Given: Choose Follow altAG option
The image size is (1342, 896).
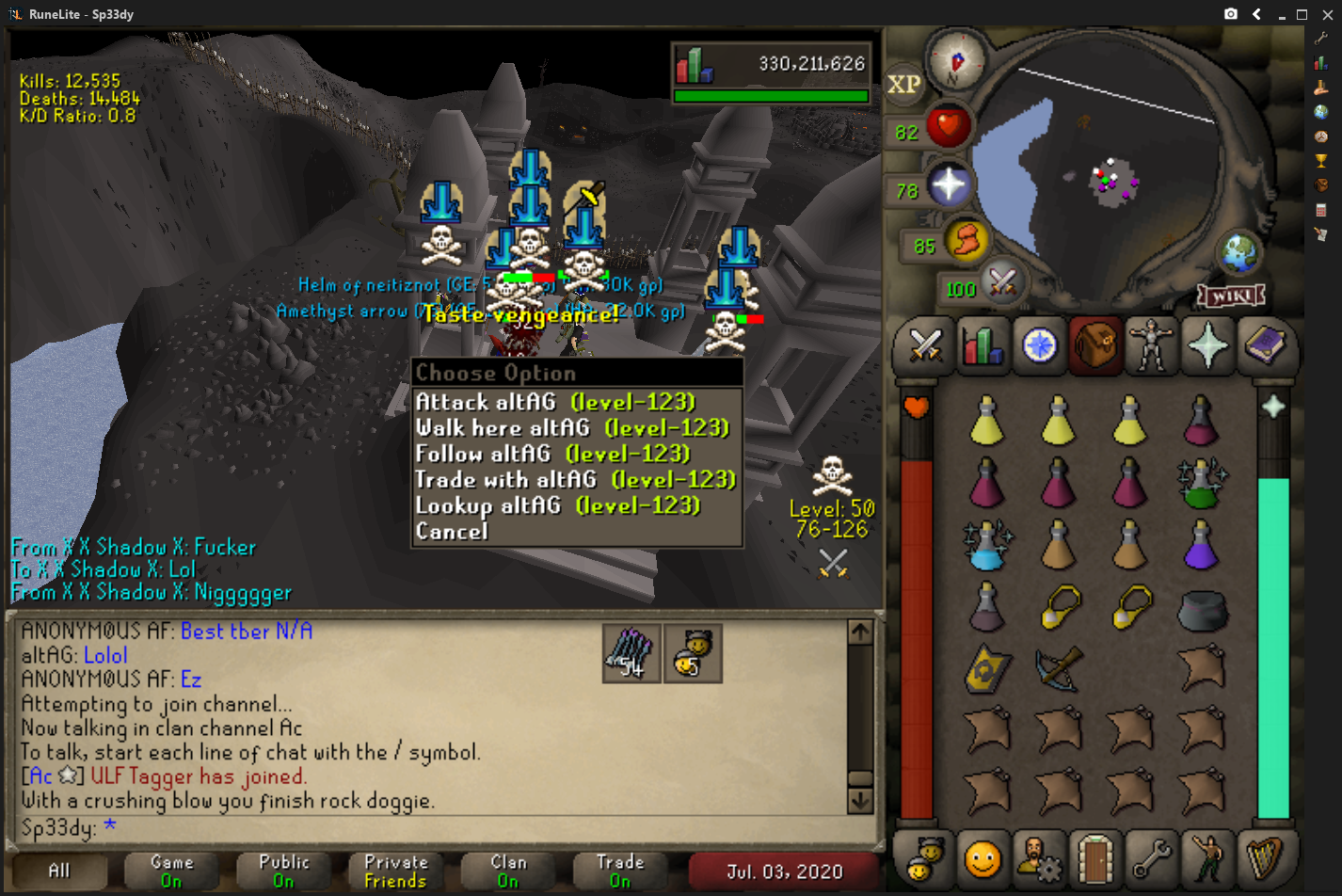Looking at the screenshot, I should pyautogui.click(x=552, y=455).
